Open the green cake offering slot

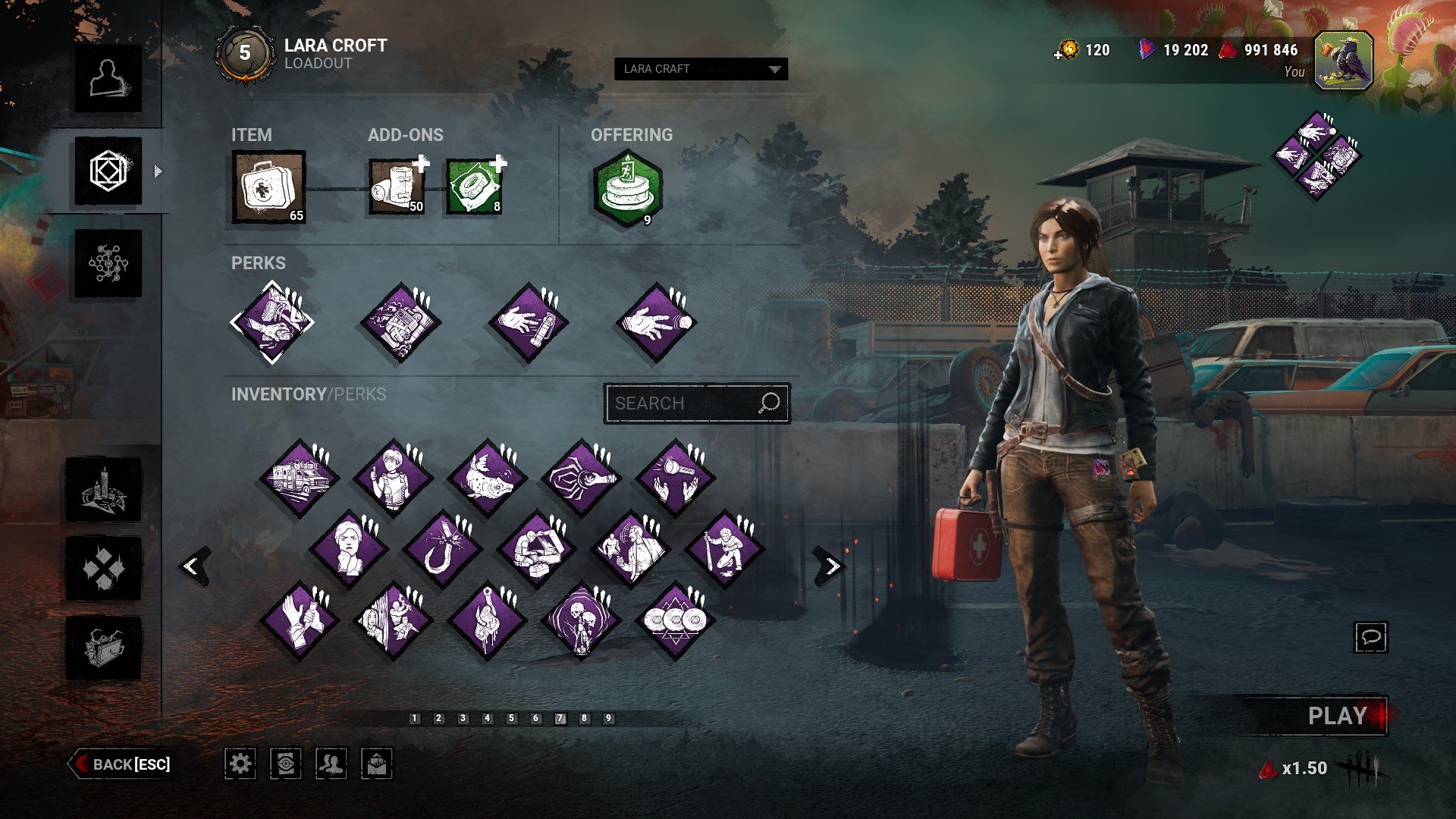627,189
